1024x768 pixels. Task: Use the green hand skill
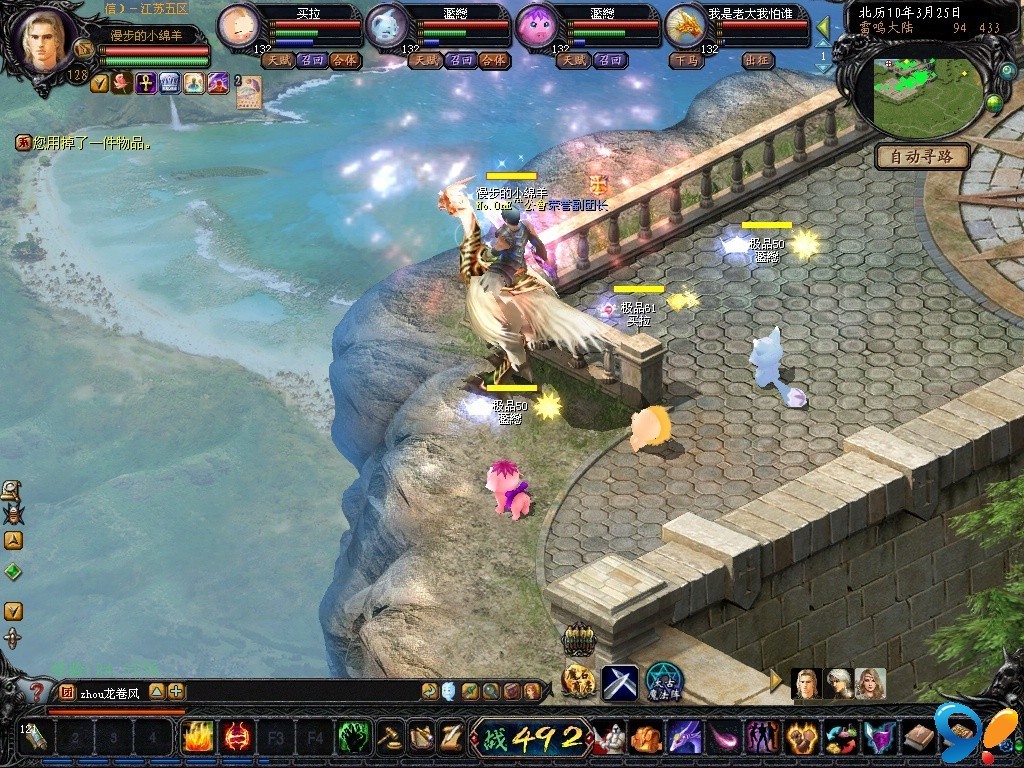click(x=353, y=739)
